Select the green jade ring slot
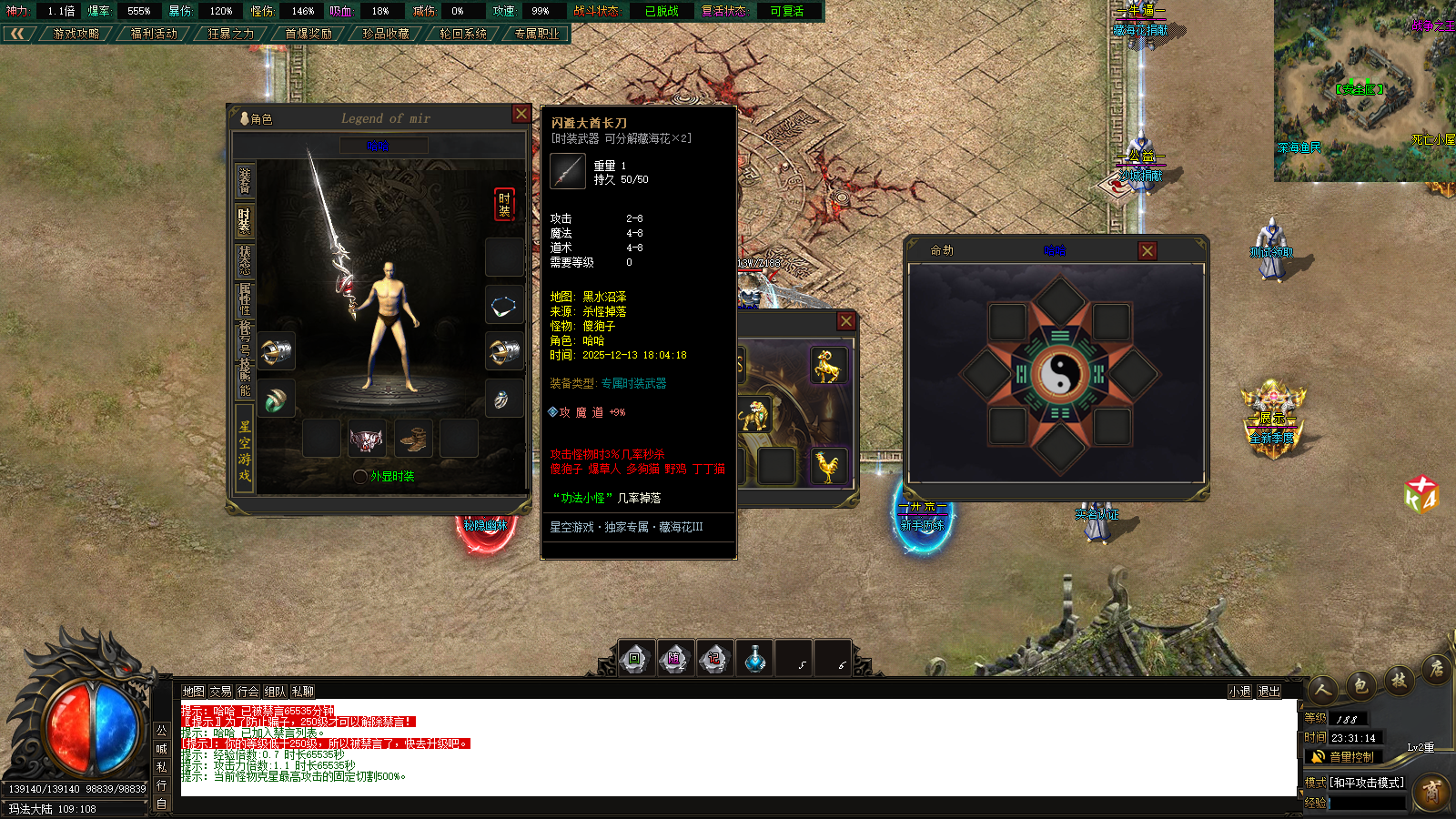Viewport: 1456px width, 819px height. [276, 399]
